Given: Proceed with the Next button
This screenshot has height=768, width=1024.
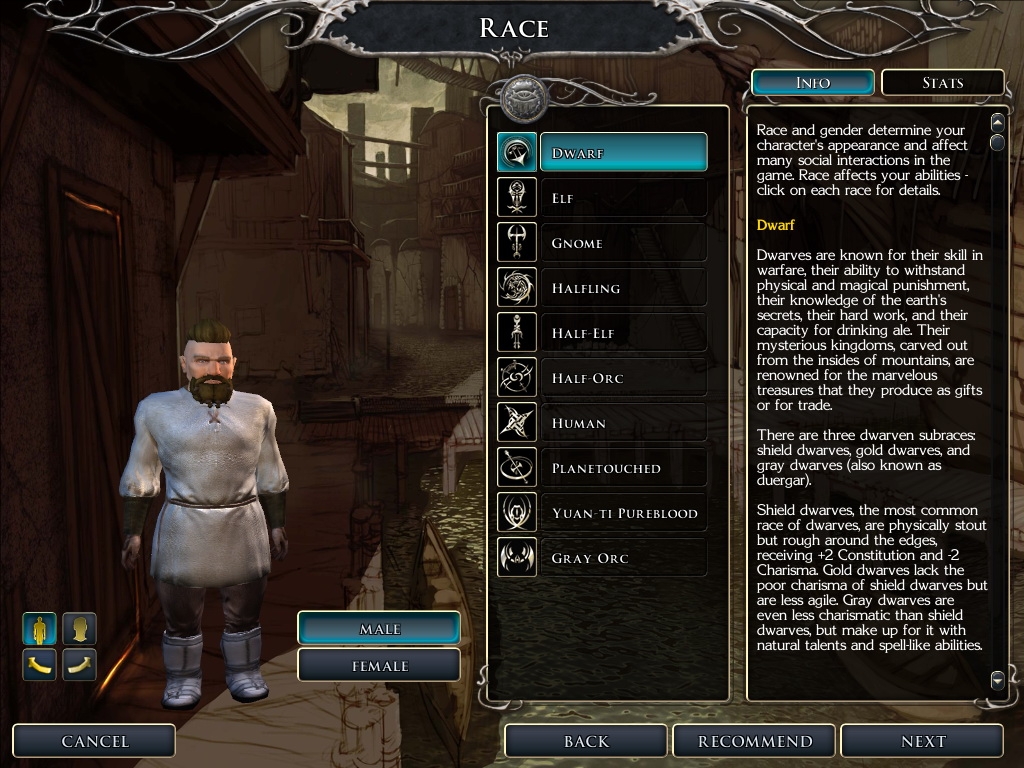Looking at the screenshot, I should point(922,741).
